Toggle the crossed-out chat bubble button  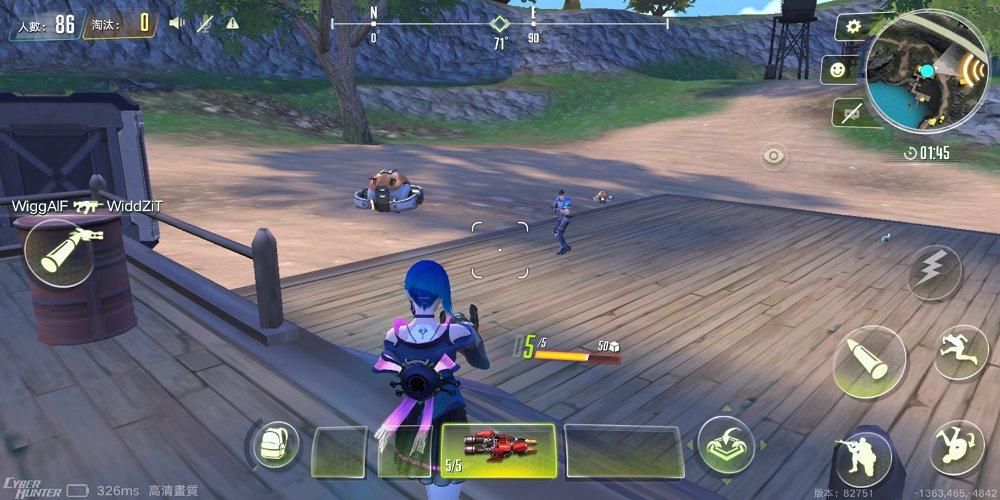(x=852, y=113)
